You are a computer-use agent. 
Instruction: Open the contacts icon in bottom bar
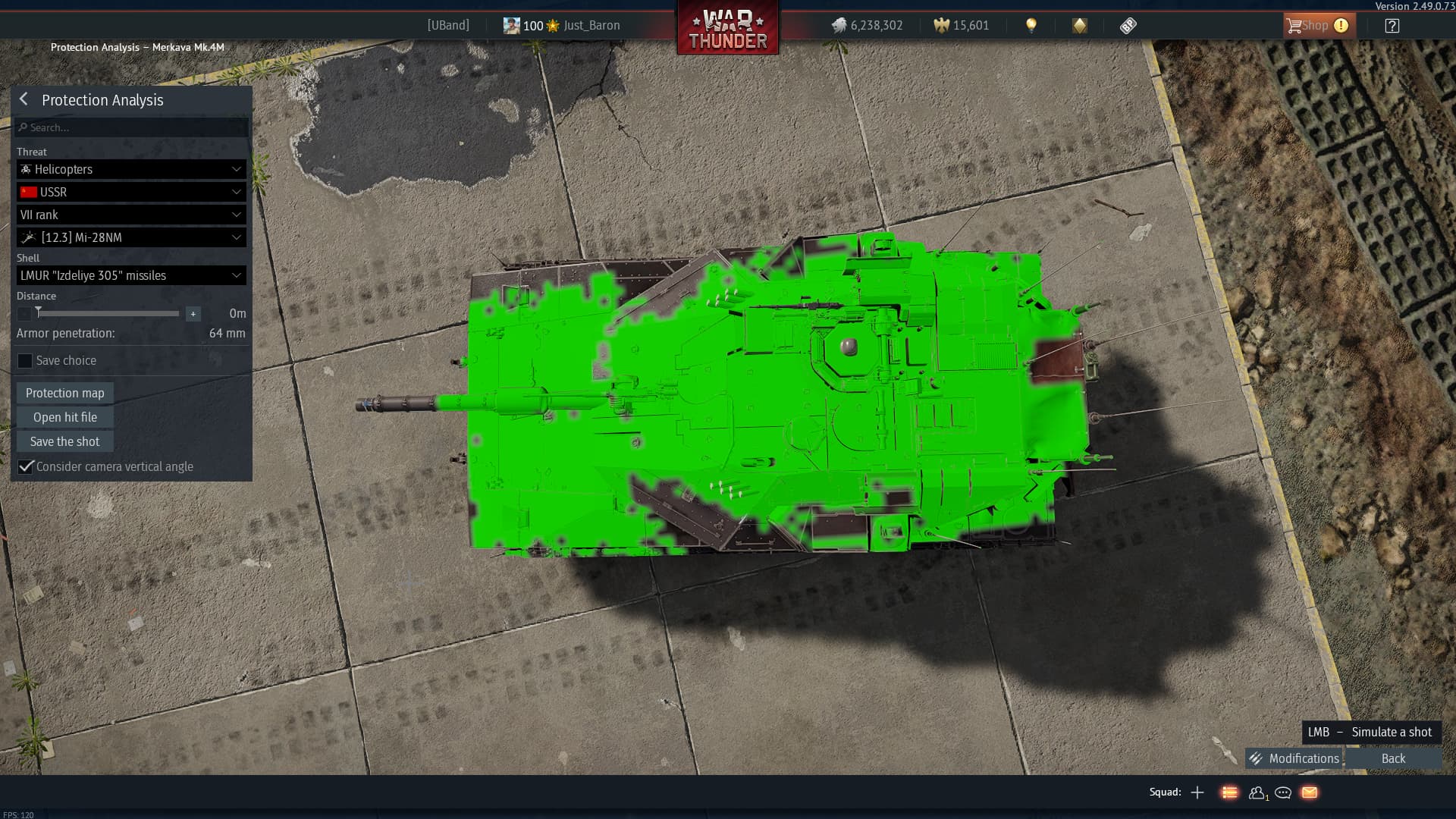[x=1257, y=792]
